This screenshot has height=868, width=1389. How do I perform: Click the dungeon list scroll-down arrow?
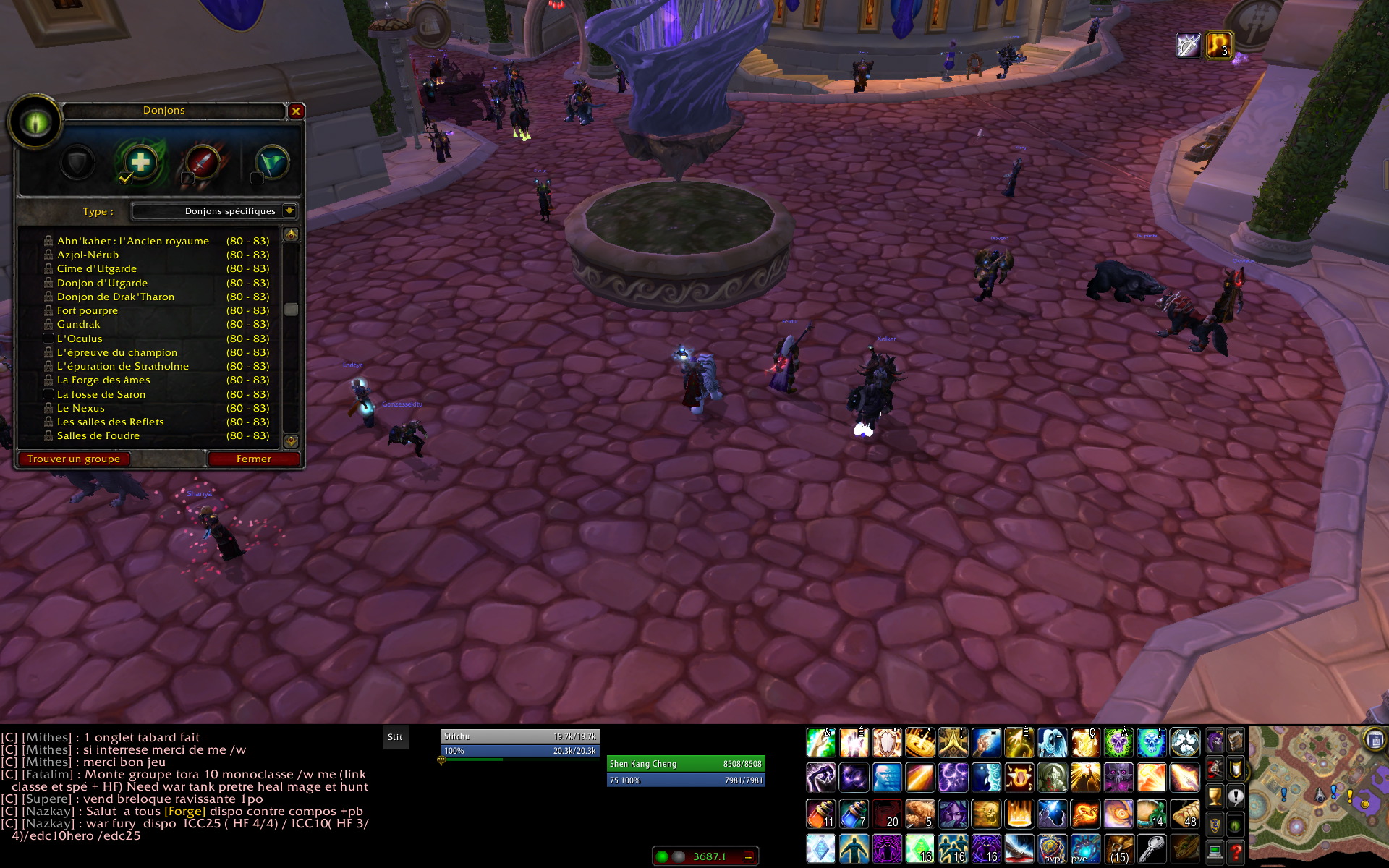tap(291, 441)
